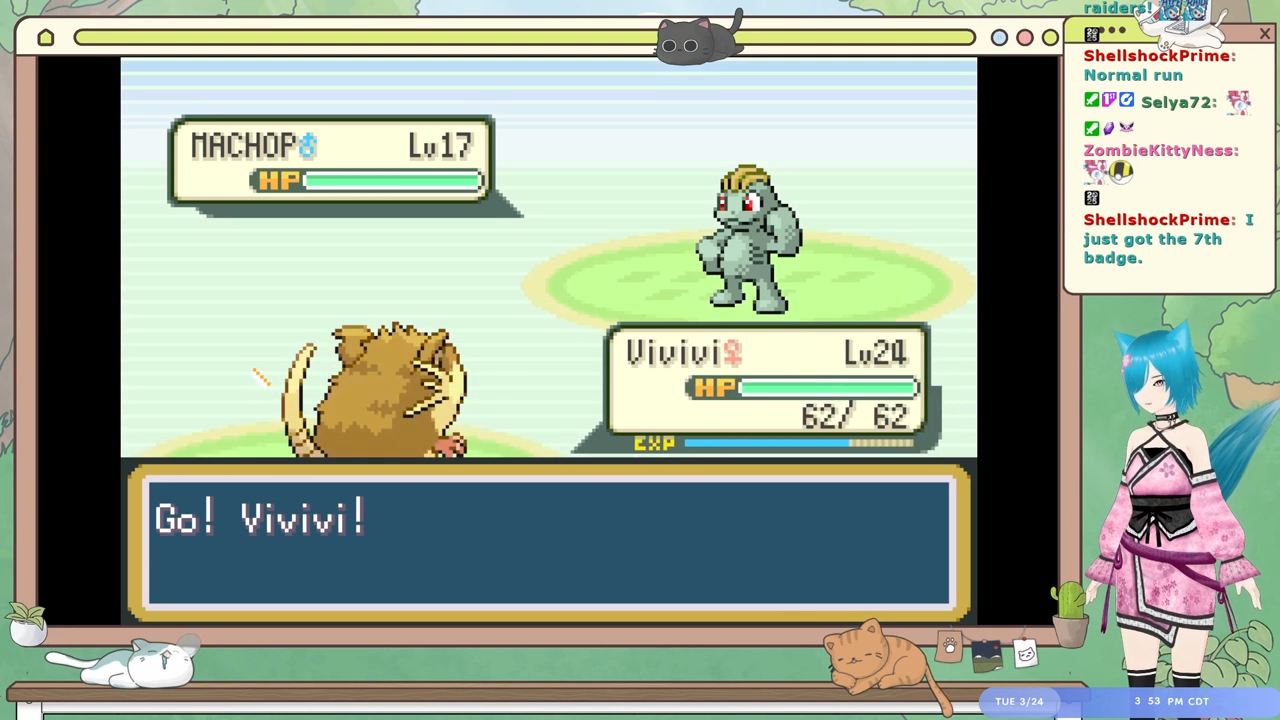Click the home icon on the overlay bar
The image size is (1280, 720).
click(x=46, y=38)
